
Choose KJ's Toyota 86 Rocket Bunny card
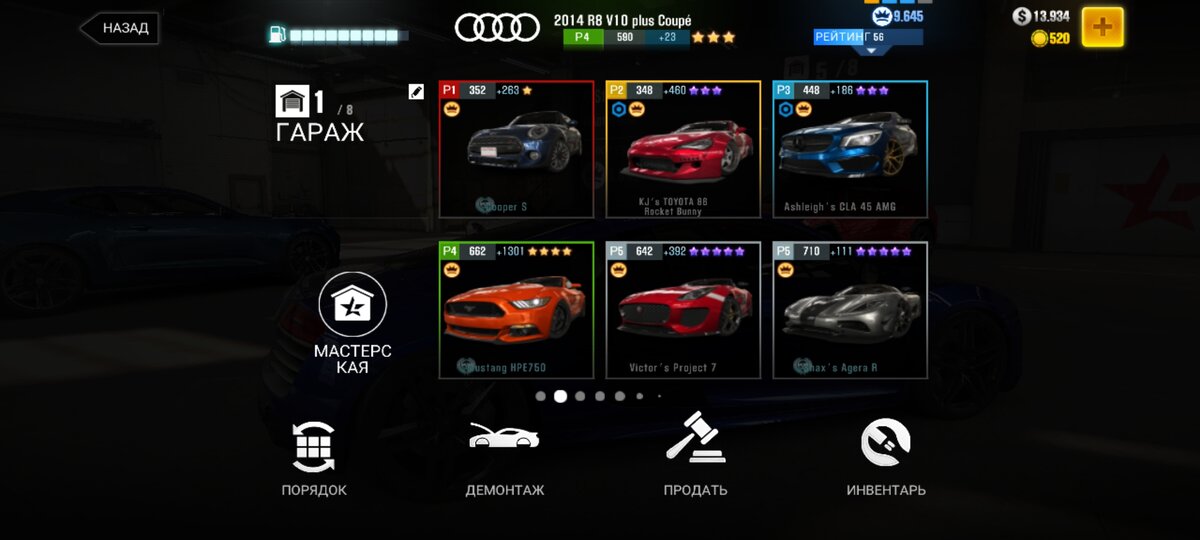[683, 150]
